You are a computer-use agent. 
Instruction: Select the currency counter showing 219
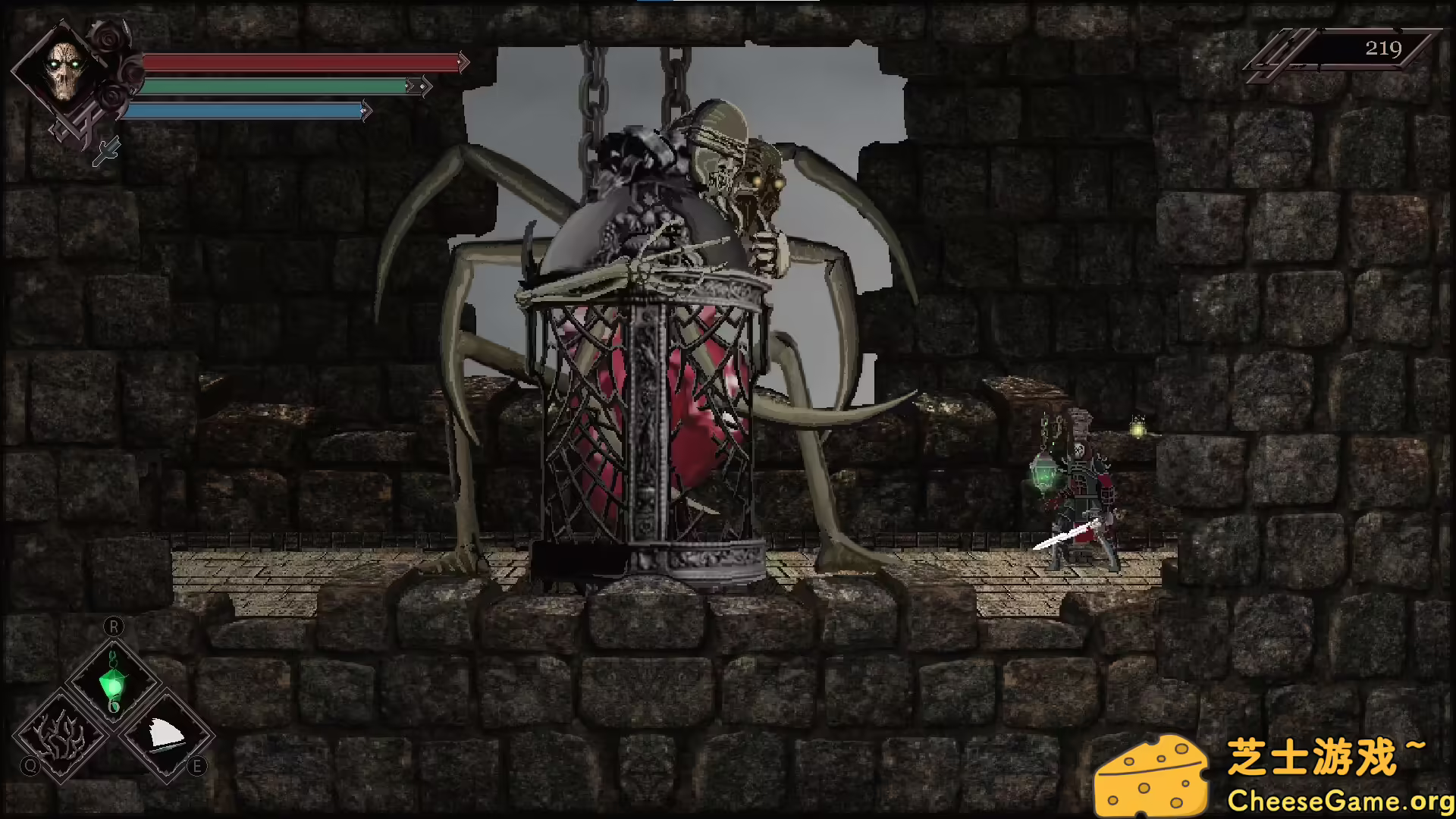coord(1383,47)
